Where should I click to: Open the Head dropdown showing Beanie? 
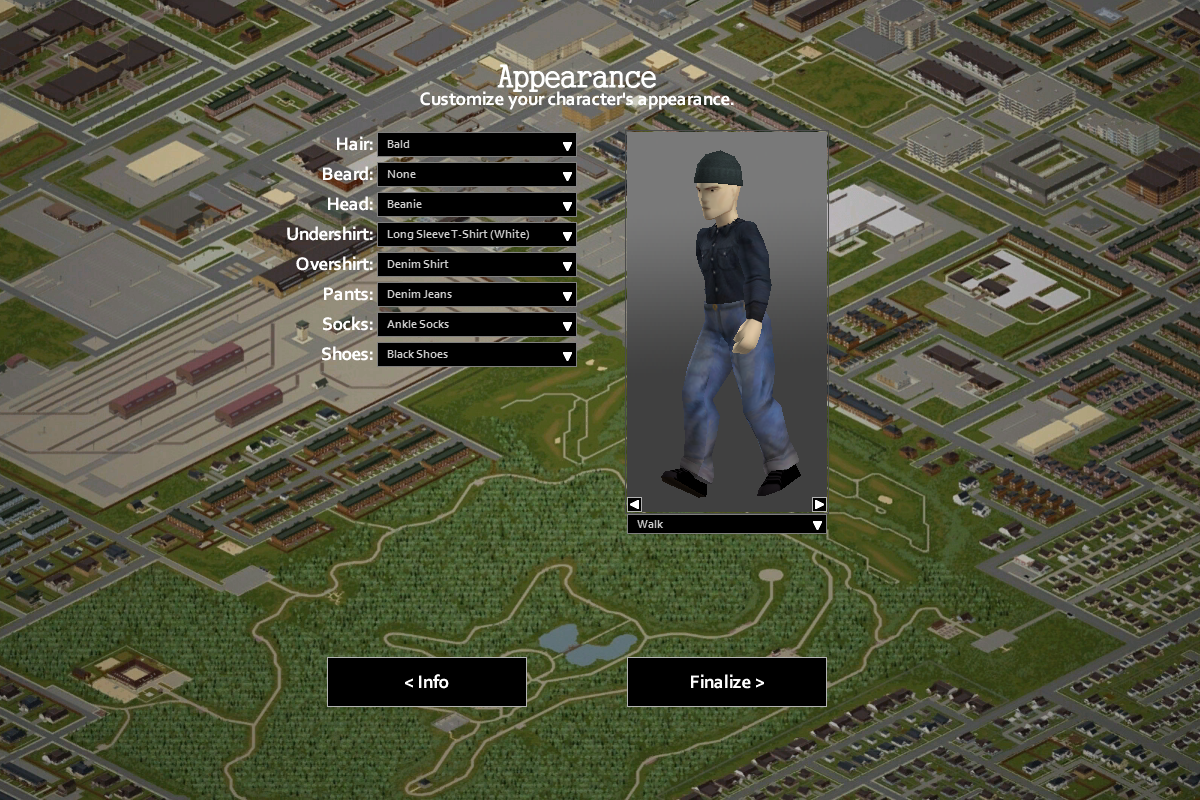point(476,205)
